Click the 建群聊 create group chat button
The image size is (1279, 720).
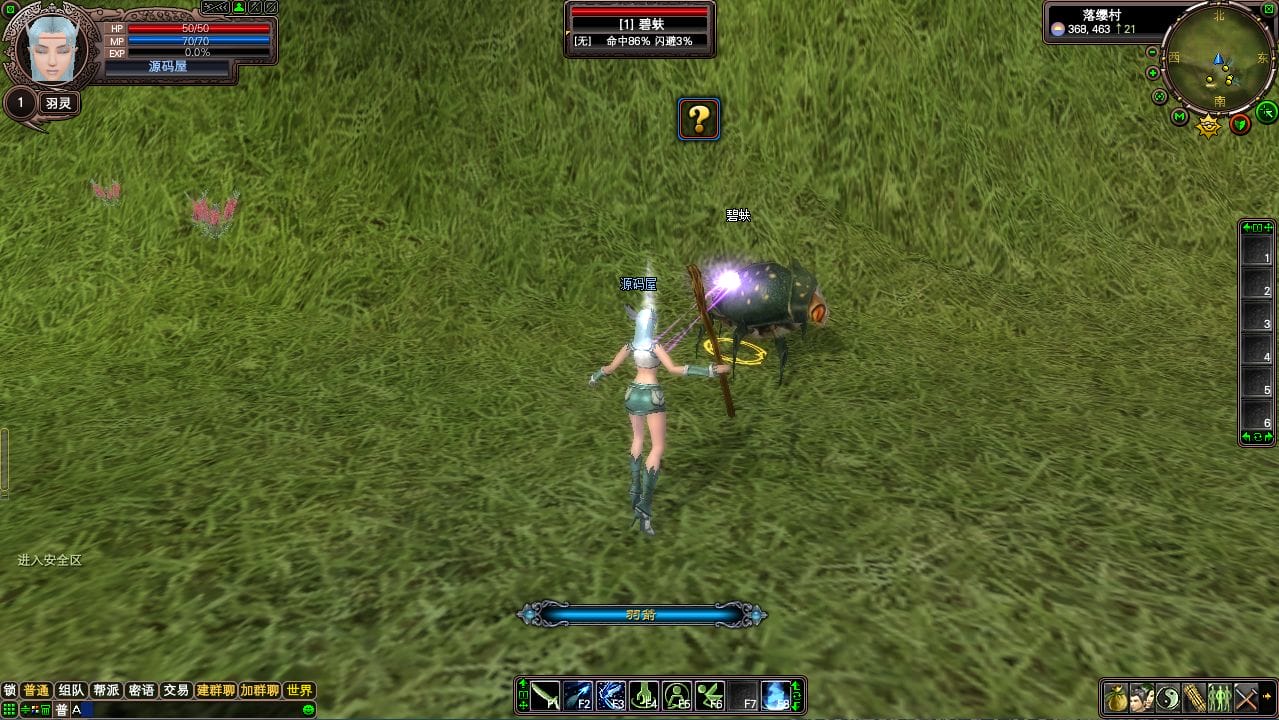(215, 691)
